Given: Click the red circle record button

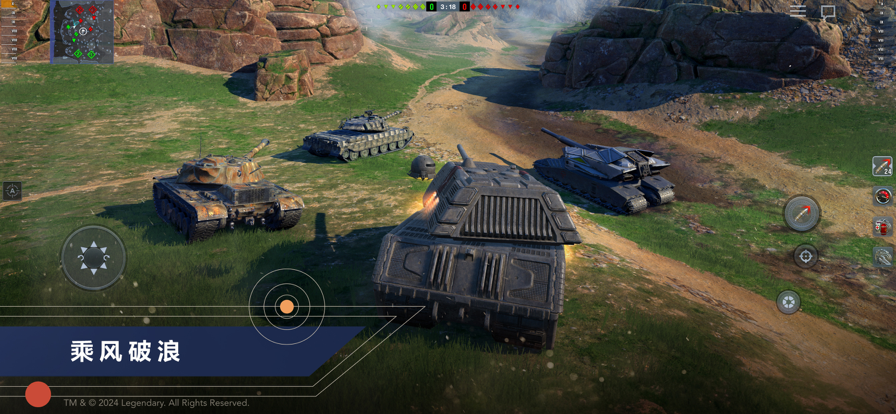Looking at the screenshot, I should (38, 394).
